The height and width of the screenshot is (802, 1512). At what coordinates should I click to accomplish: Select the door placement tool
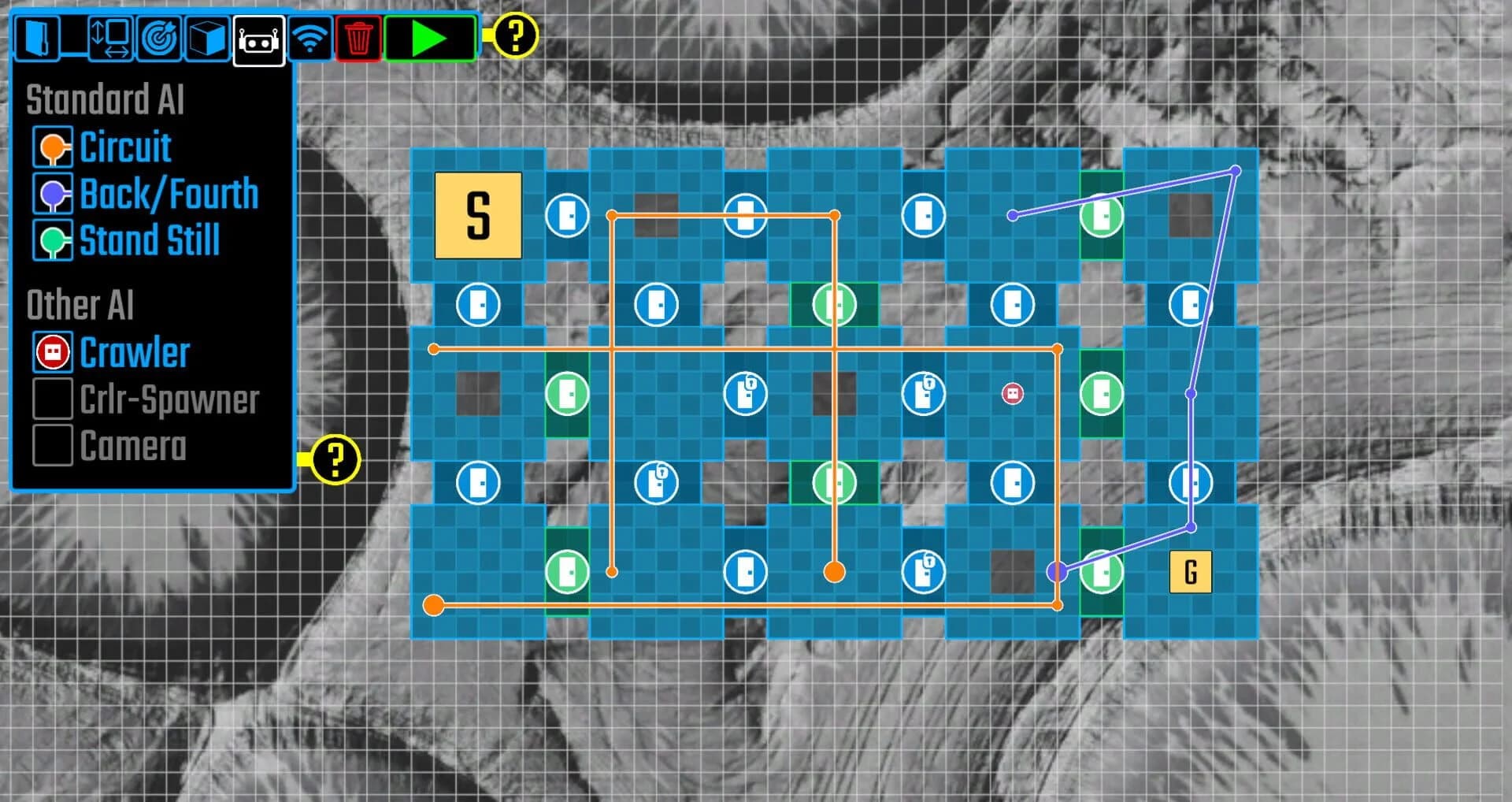click(38, 35)
